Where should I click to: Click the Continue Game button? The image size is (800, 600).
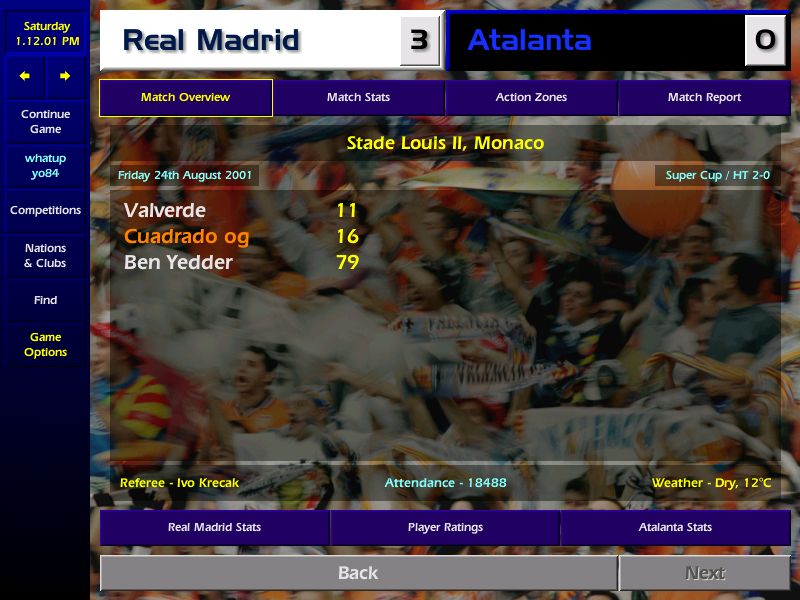45,122
